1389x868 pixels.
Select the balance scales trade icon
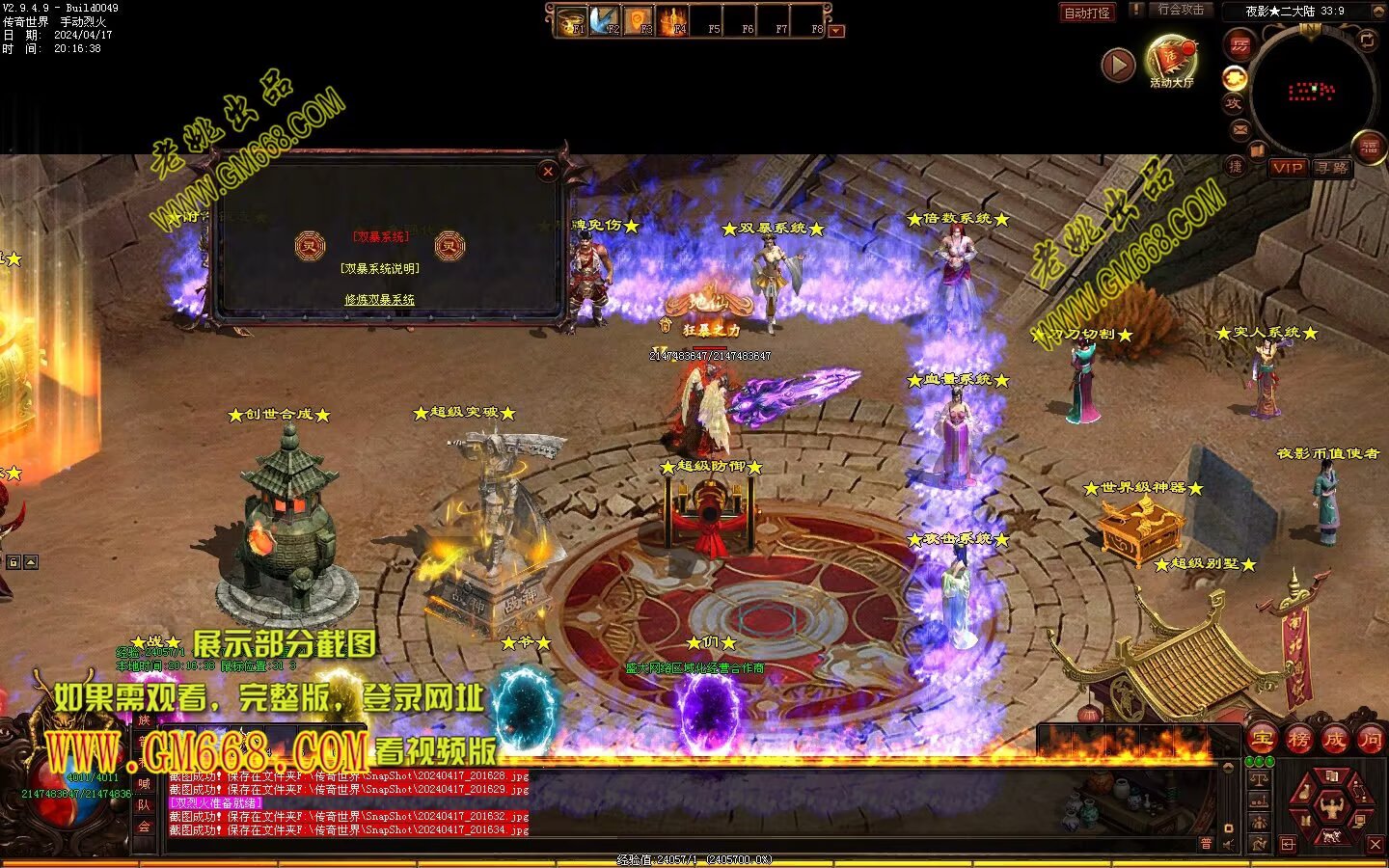1258,779
